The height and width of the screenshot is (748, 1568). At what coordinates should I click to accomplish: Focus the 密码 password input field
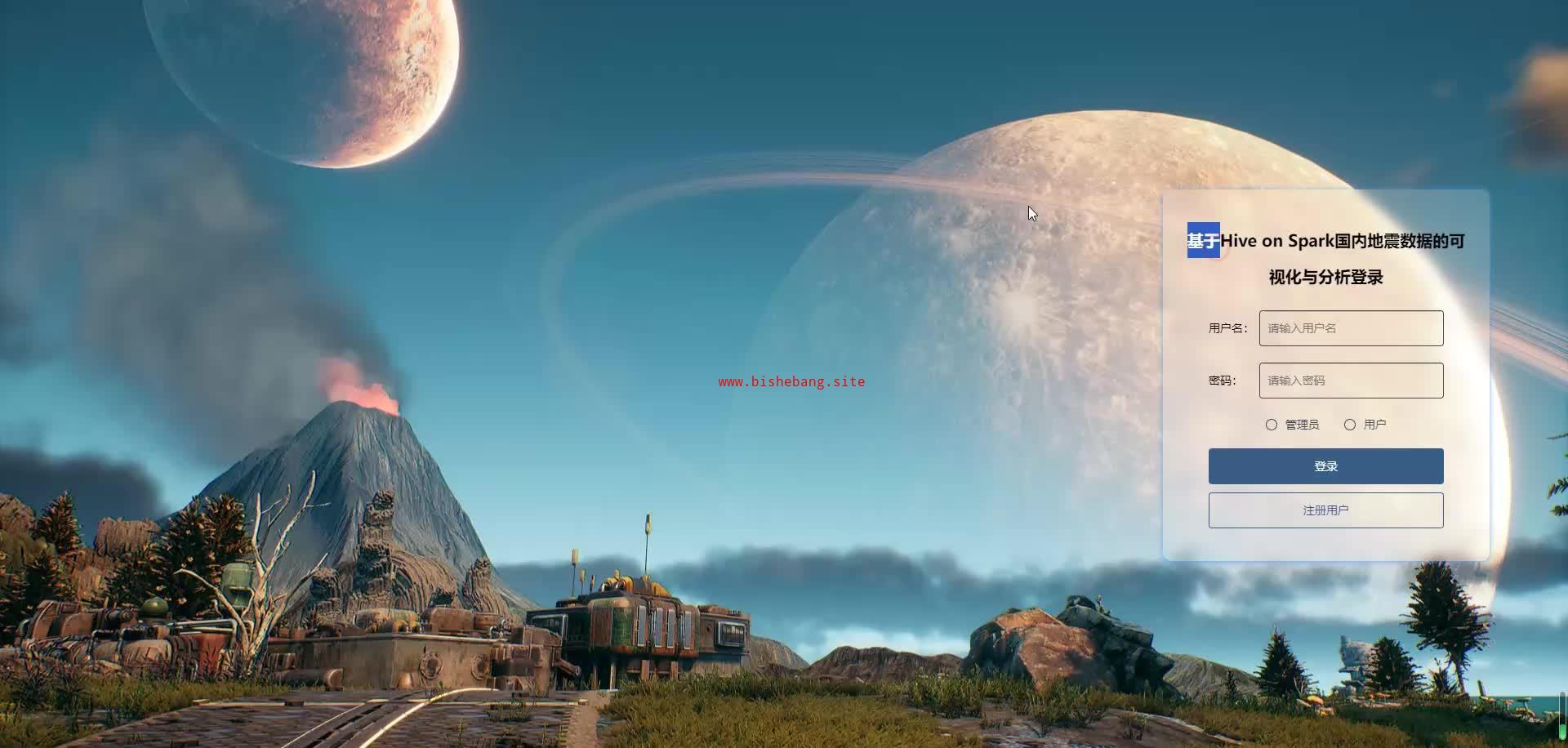click(1351, 381)
